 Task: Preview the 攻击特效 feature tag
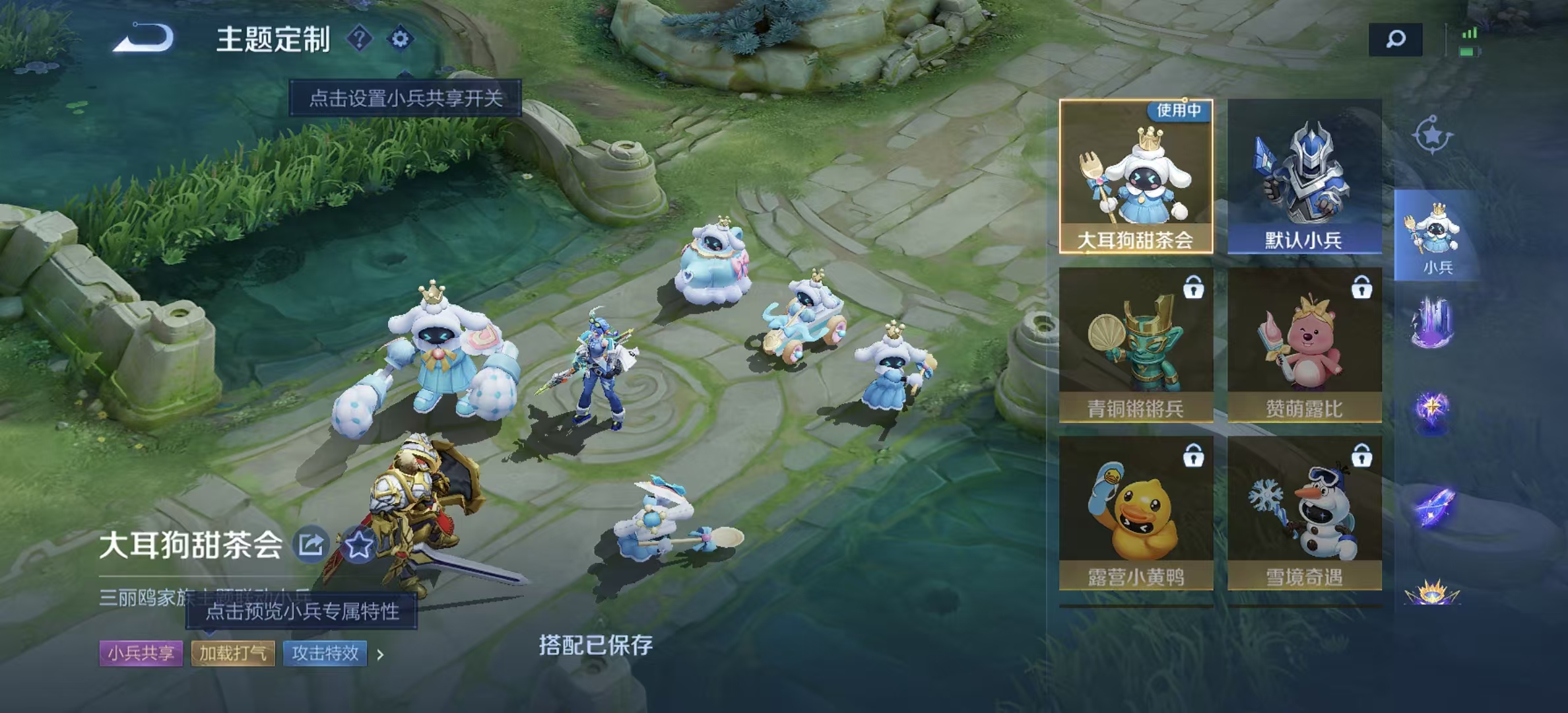[325, 654]
